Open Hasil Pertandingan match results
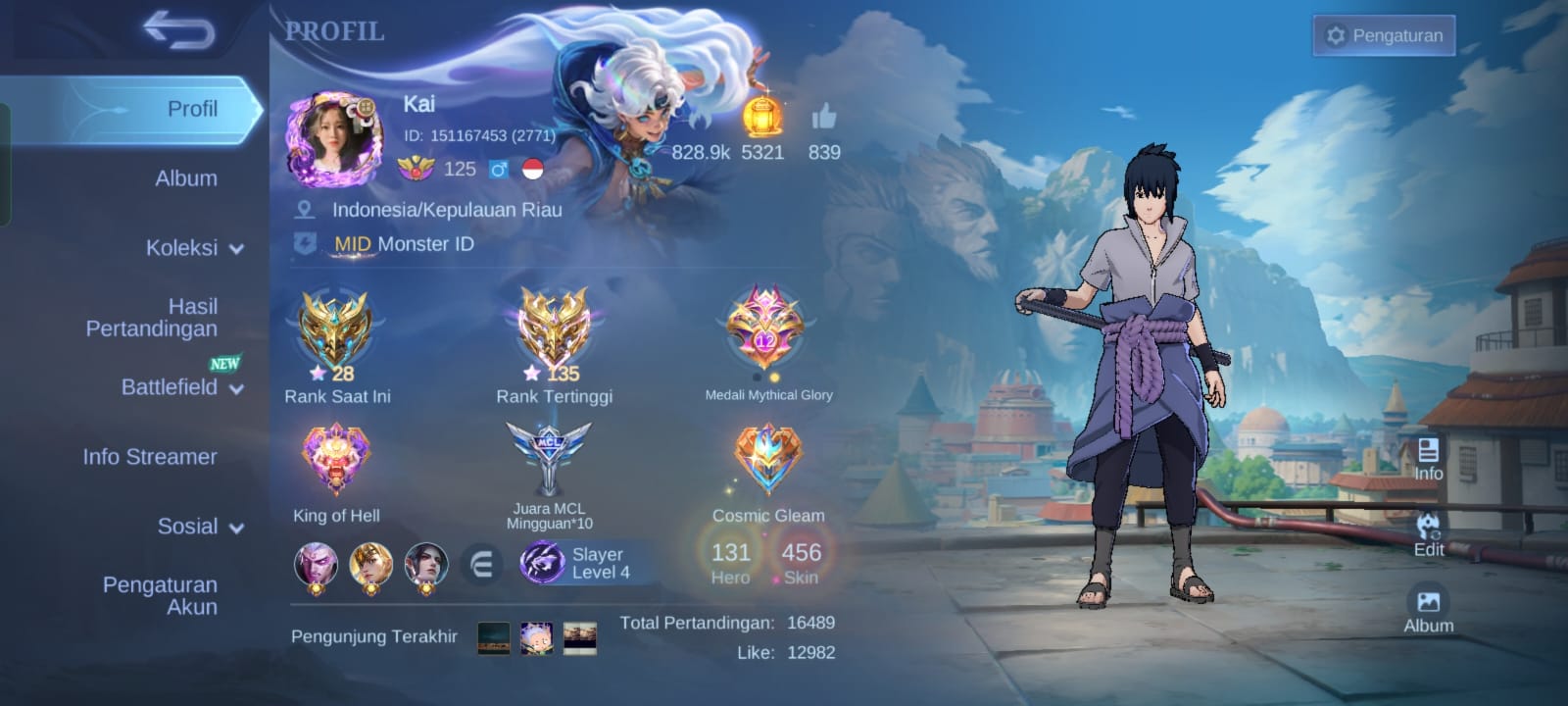The width and height of the screenshot is (1568, 706). [x=152, y=318]
